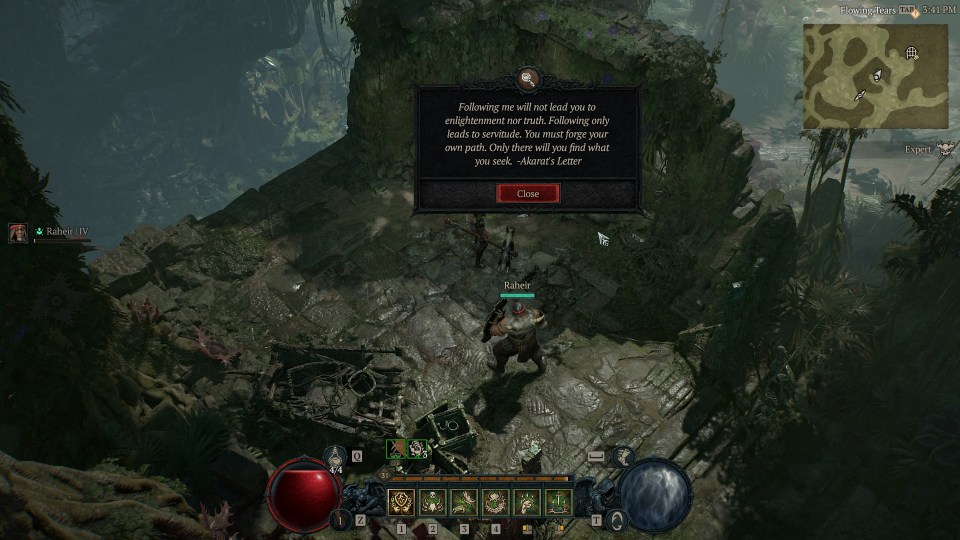Activate the green sword skill slot
This screenshot has height=540, width=960.
coord(557,501)
